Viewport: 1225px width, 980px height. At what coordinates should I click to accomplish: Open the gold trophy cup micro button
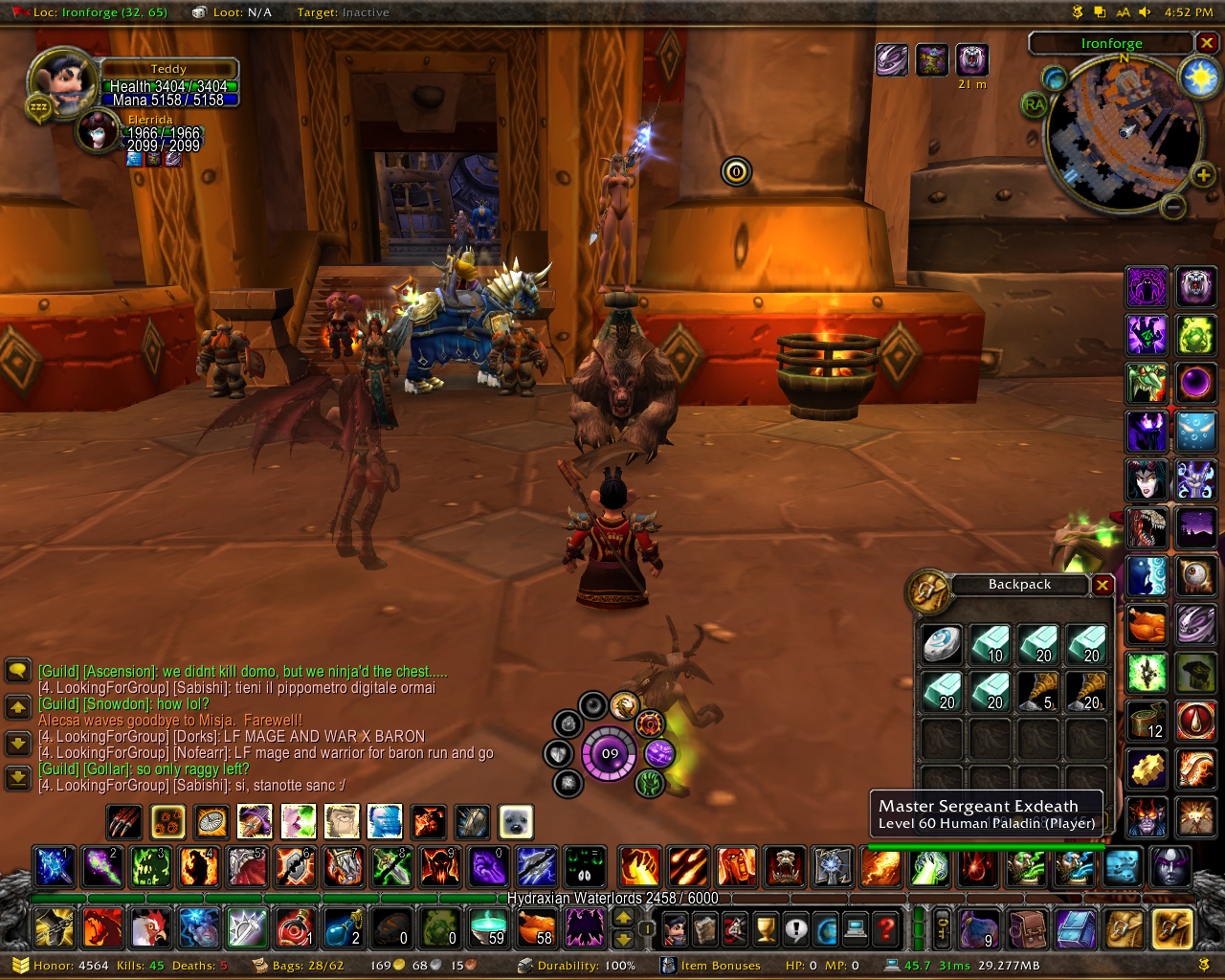pyautogui.click(x=765, y=928)
